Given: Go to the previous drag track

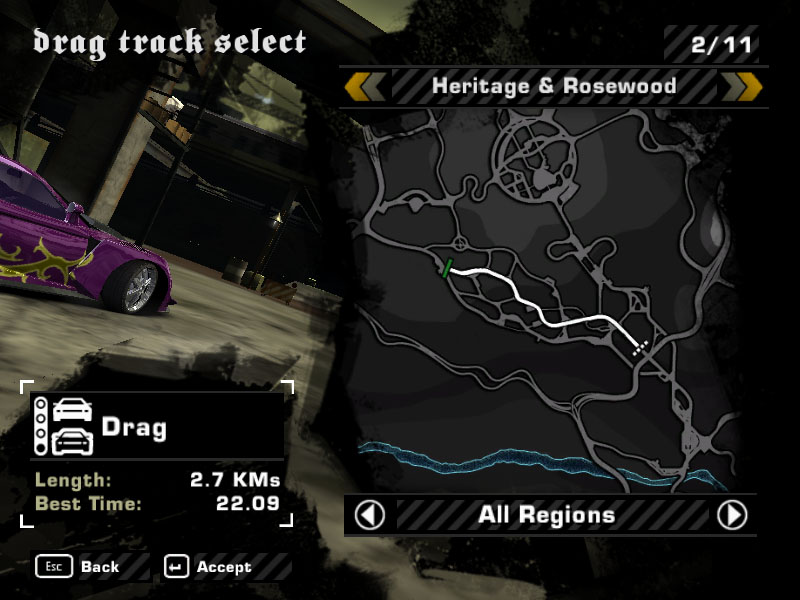Looking at the screenshot, I should [365, 87].
